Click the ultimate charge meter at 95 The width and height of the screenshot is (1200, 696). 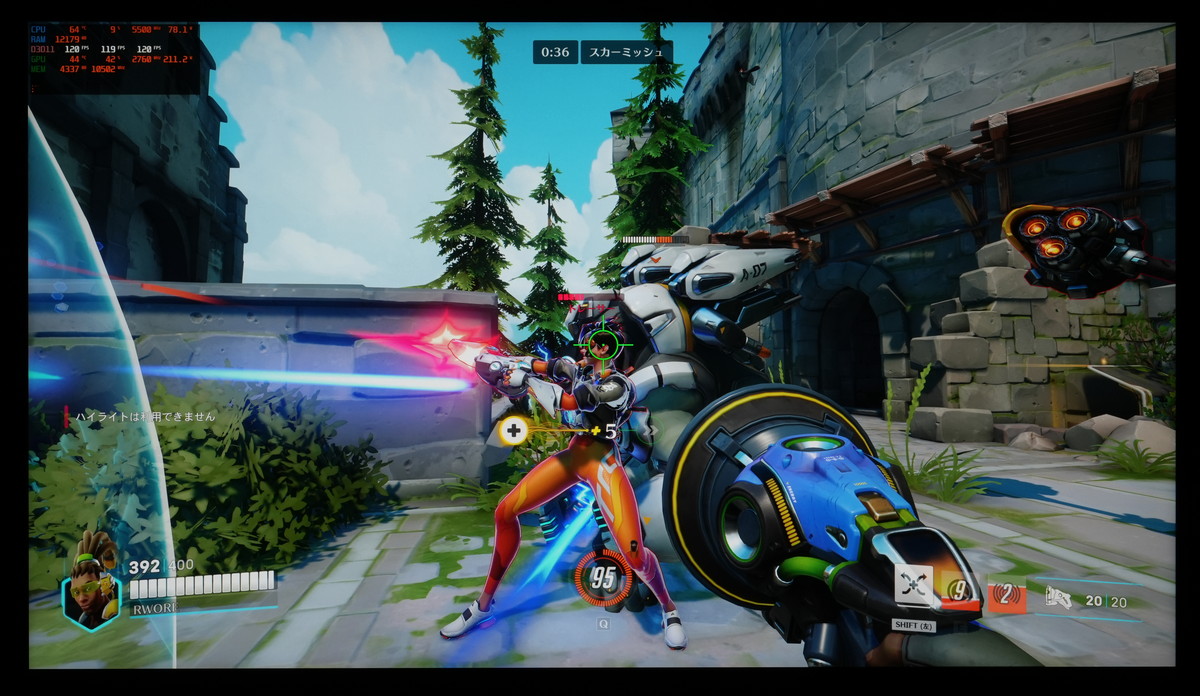[x=603, y=577]
